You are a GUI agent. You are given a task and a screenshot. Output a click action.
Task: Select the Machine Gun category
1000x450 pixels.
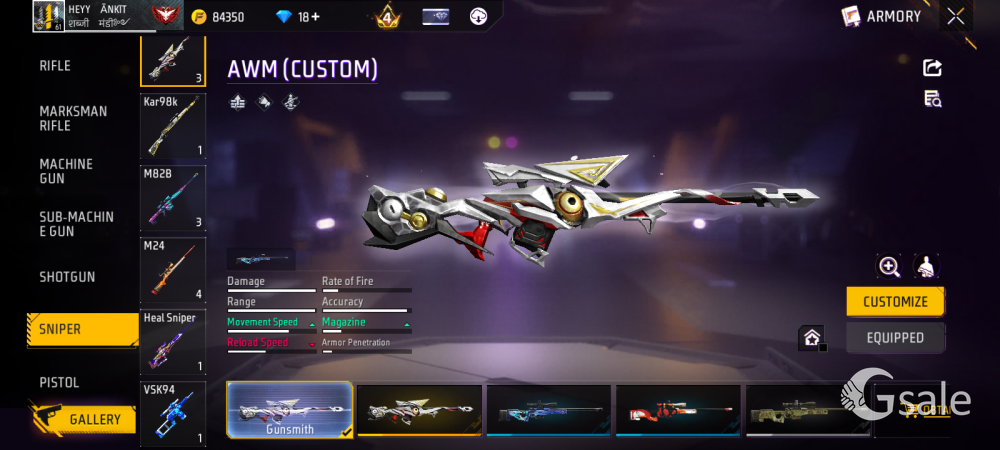[66, 171]
